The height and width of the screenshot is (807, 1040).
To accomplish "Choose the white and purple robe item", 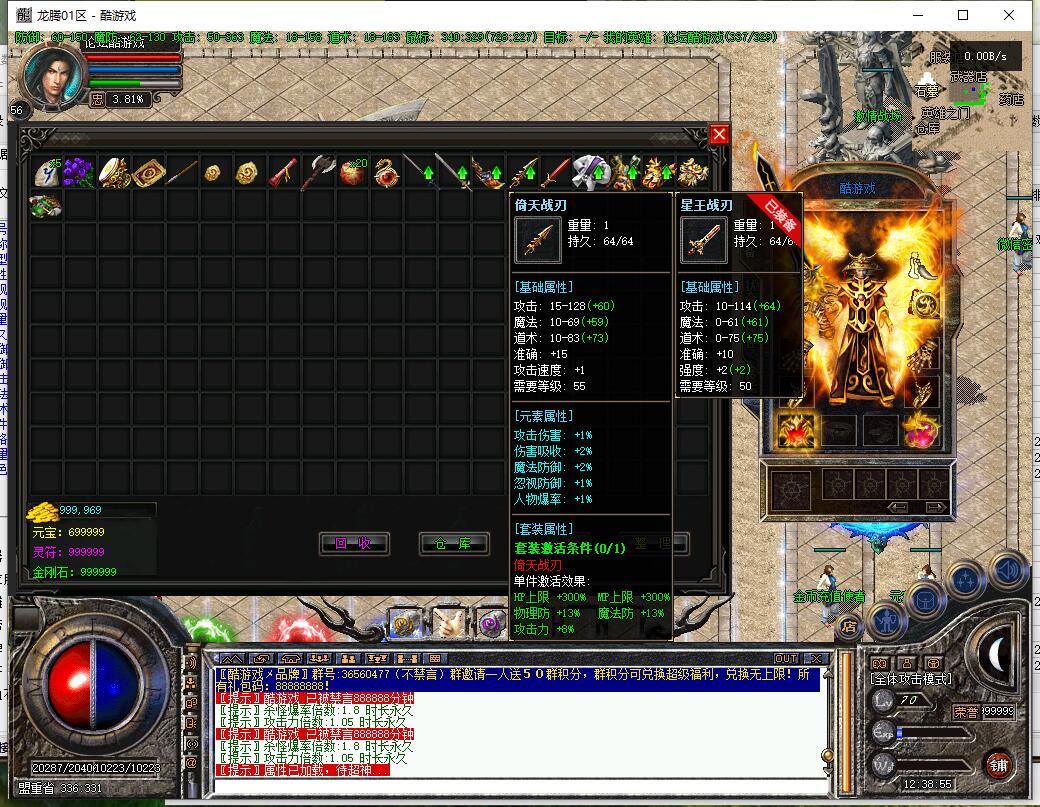I will coord(589,172).
